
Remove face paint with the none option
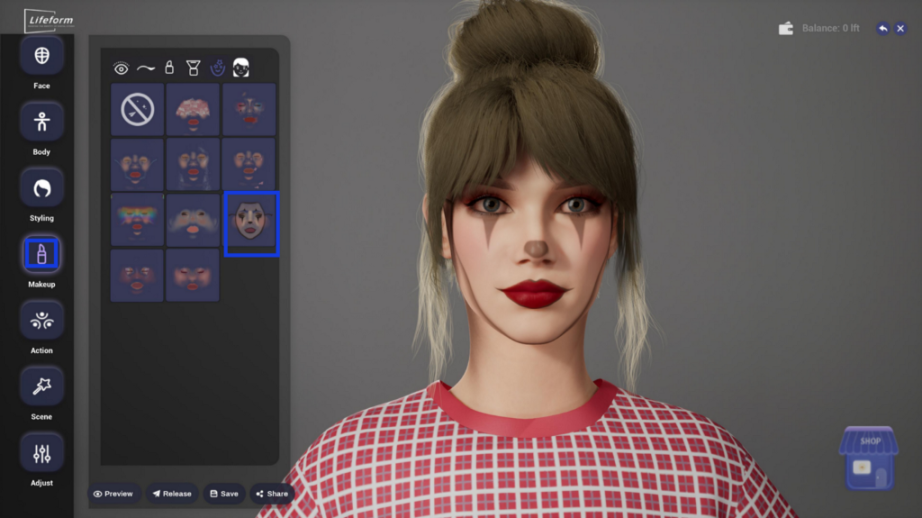pos(137,109)
